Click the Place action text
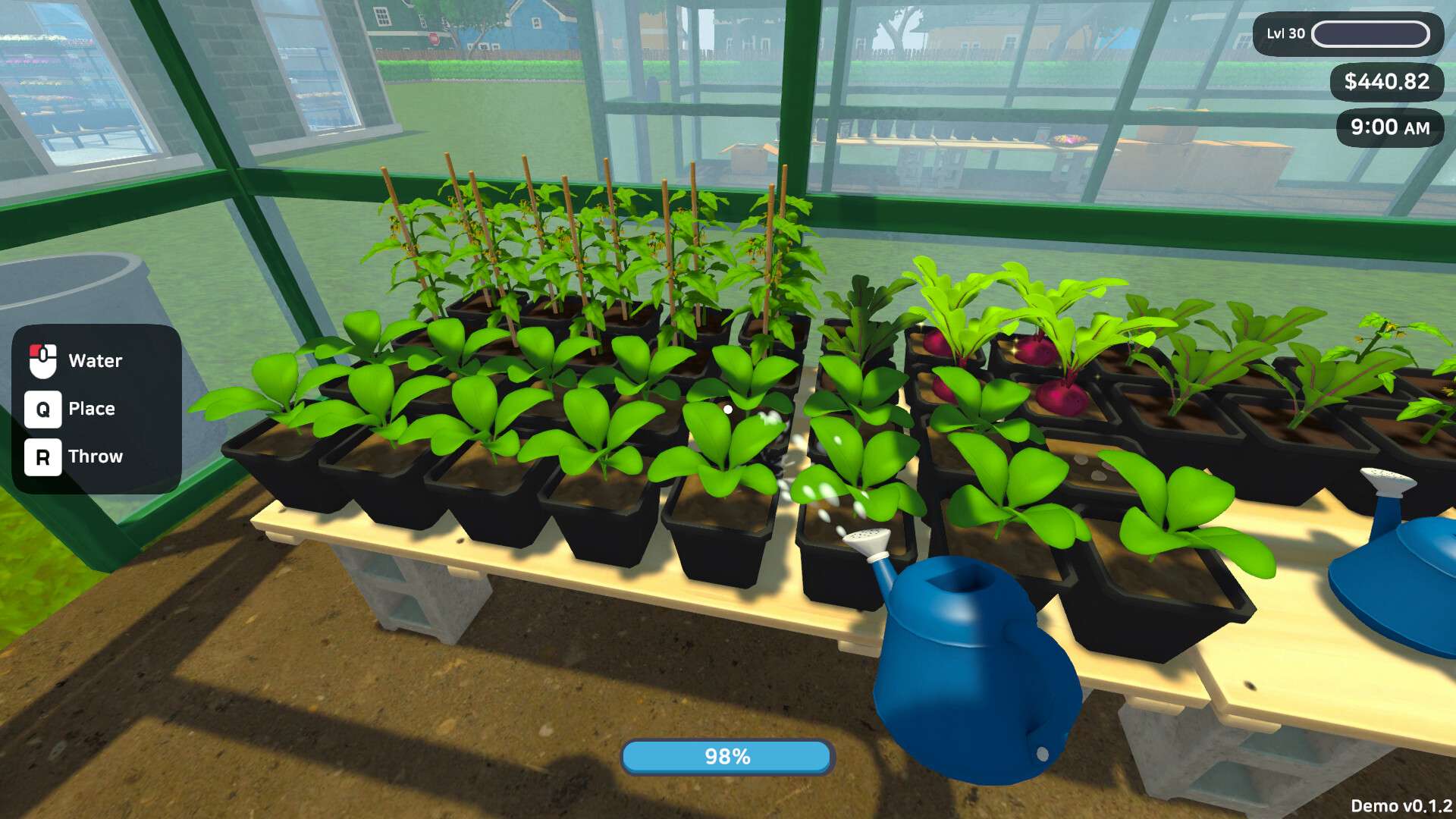 (x=91, y=409)
